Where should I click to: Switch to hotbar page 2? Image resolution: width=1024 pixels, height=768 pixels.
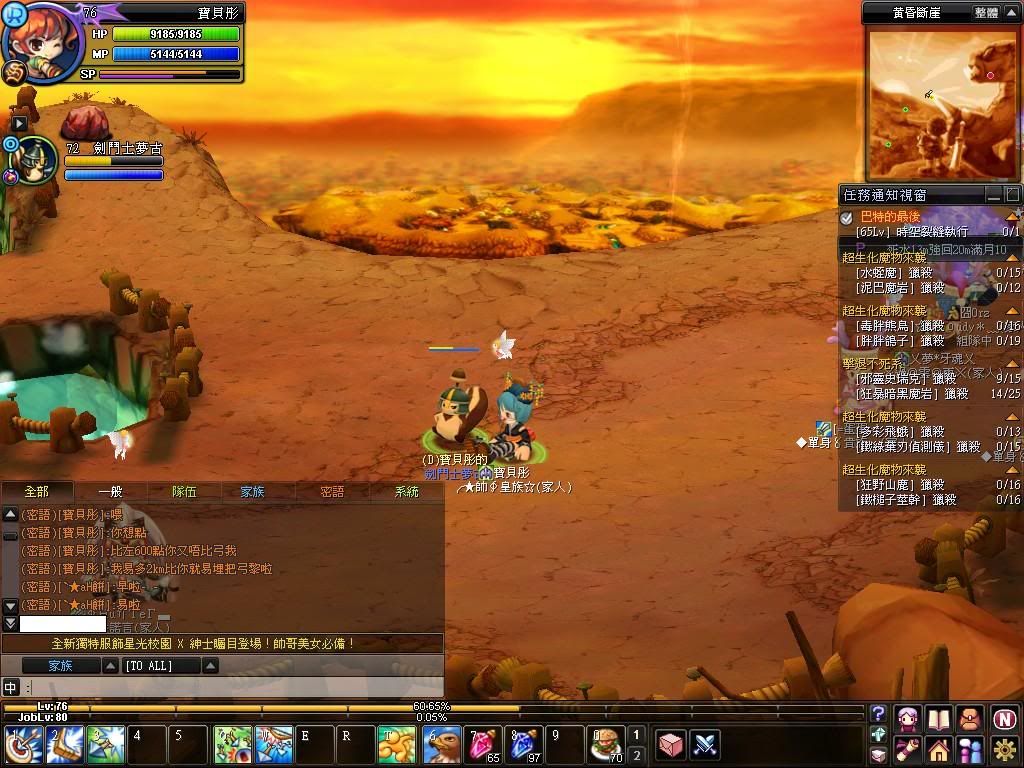636,755
